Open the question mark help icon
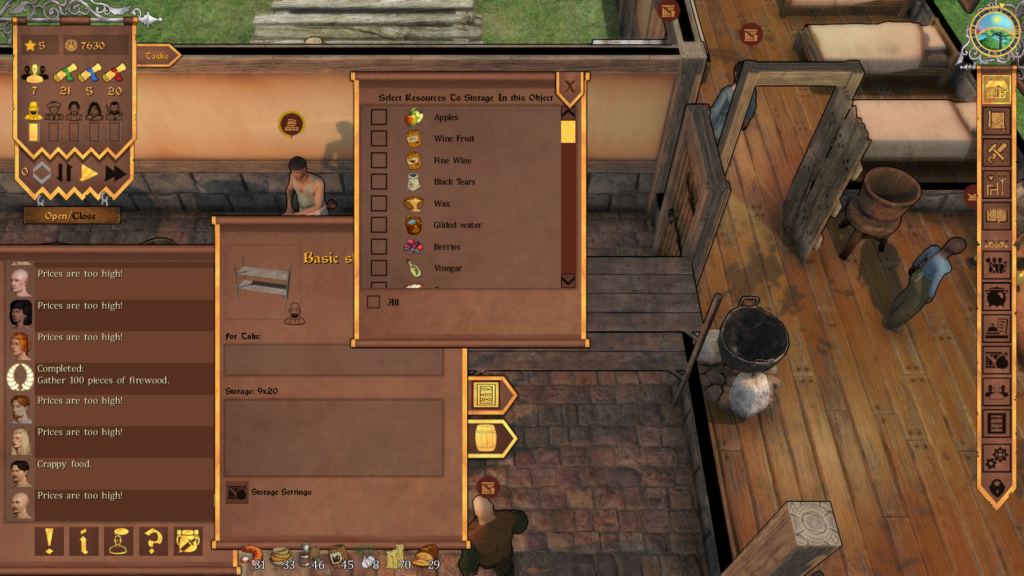The image size is (1024, 576). pyautogui.click(x=153, y=541)
